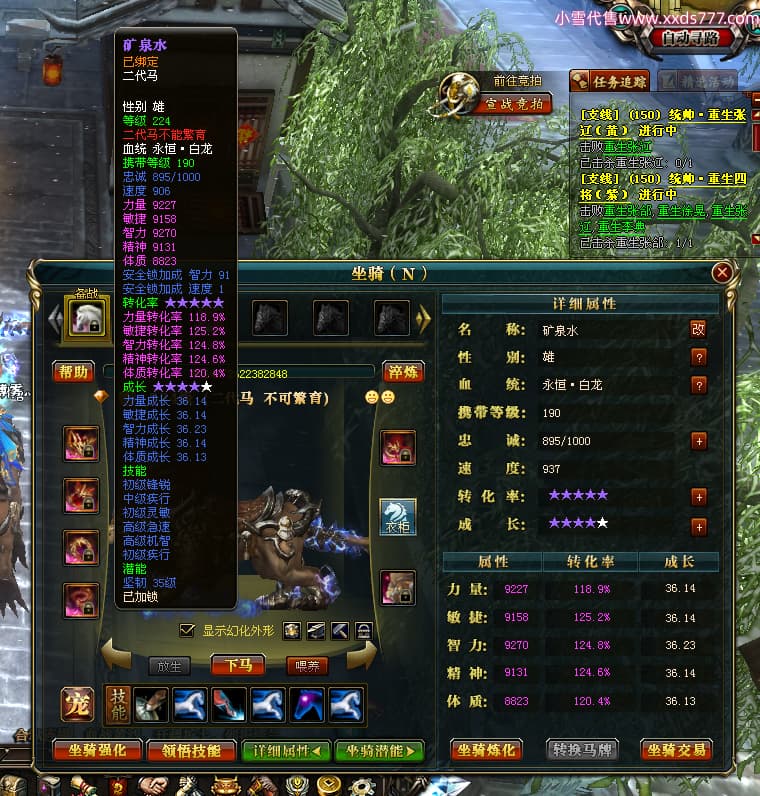Screen dimensions: 760x796
Task: Click the 下马 dismount button
Action: point(238,665)
